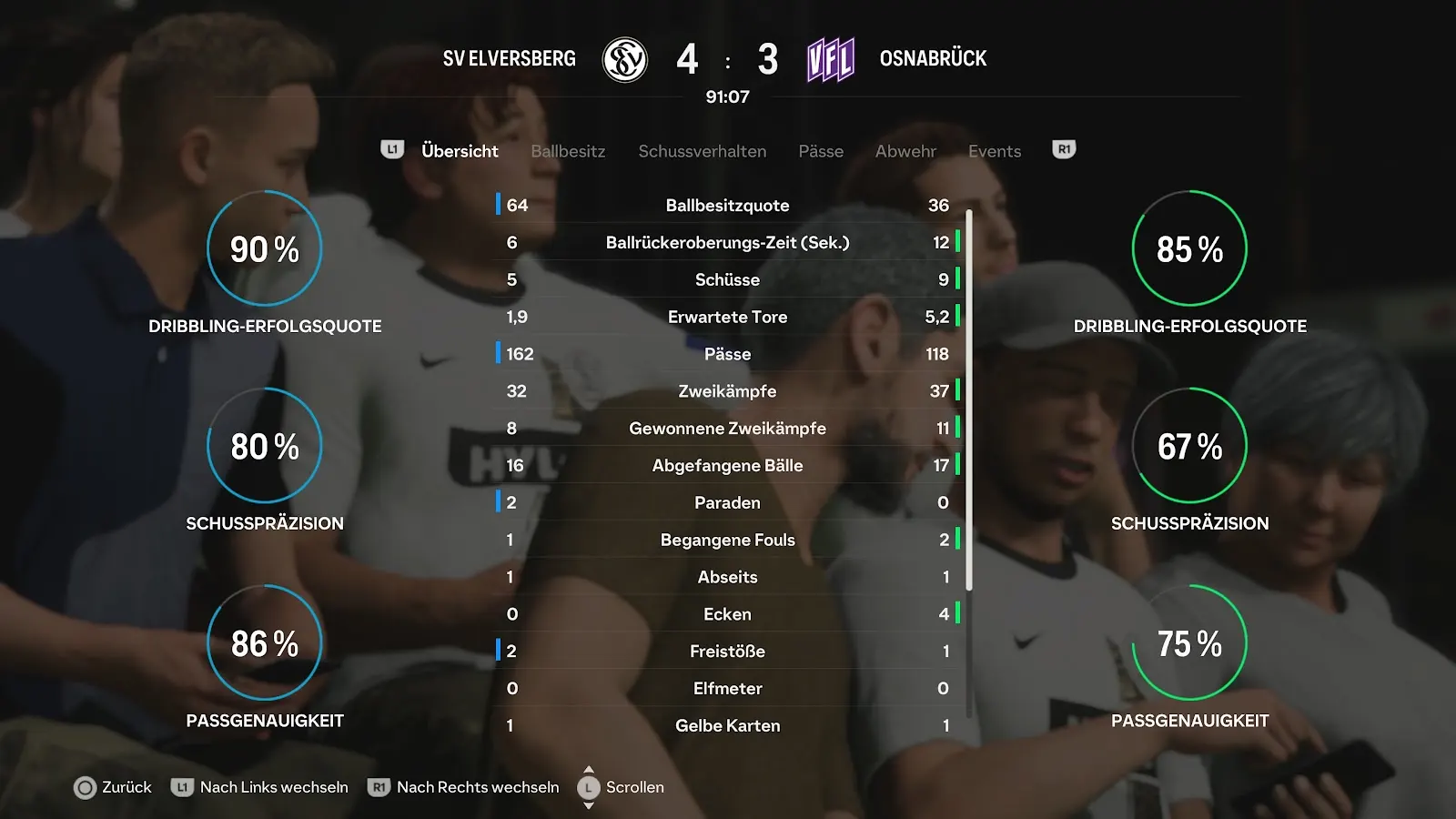
Task: Select the Schussverhalten tab
Action: tap(702, 151)
